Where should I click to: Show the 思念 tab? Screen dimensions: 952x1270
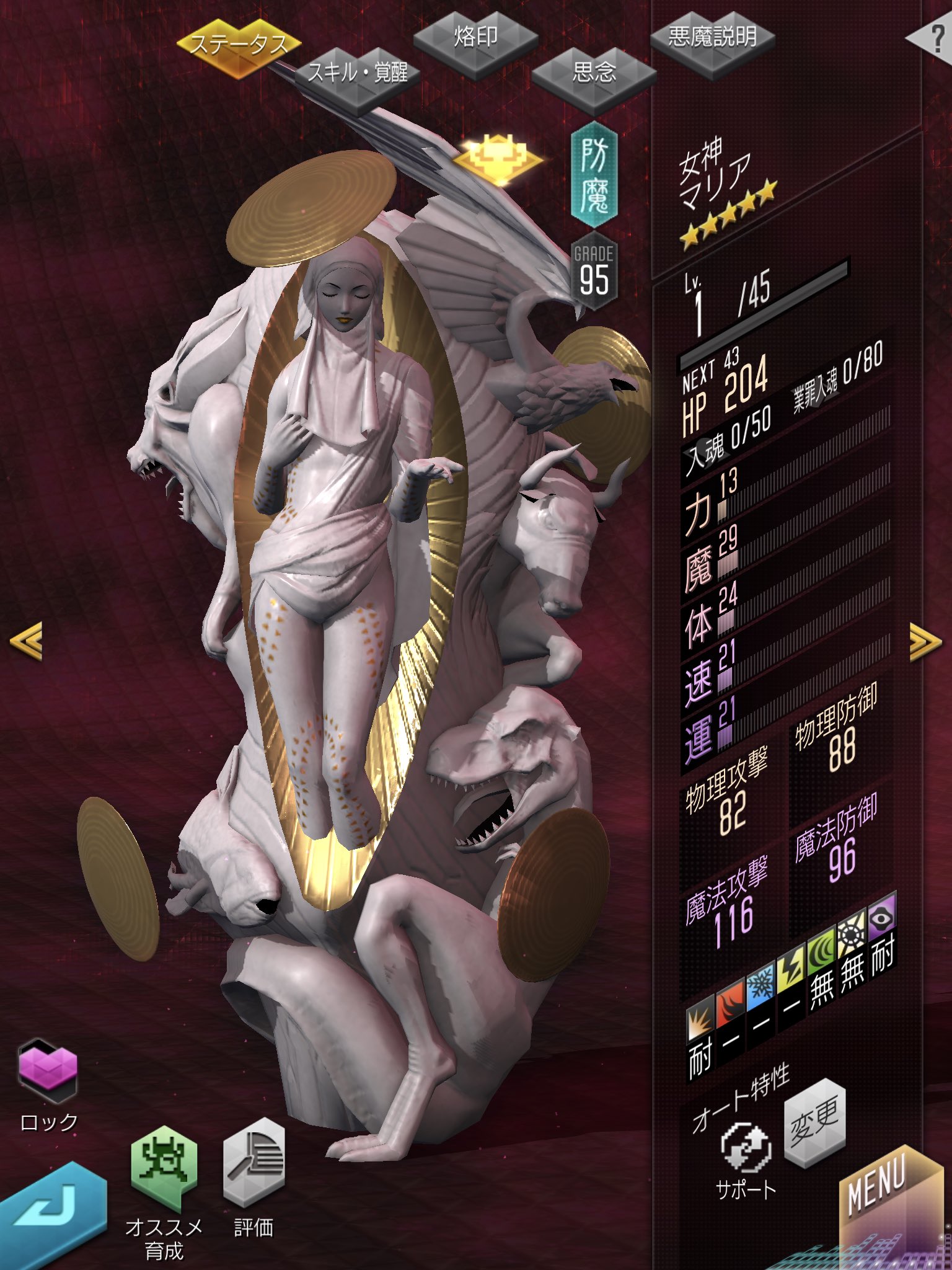tap(593, 73)
